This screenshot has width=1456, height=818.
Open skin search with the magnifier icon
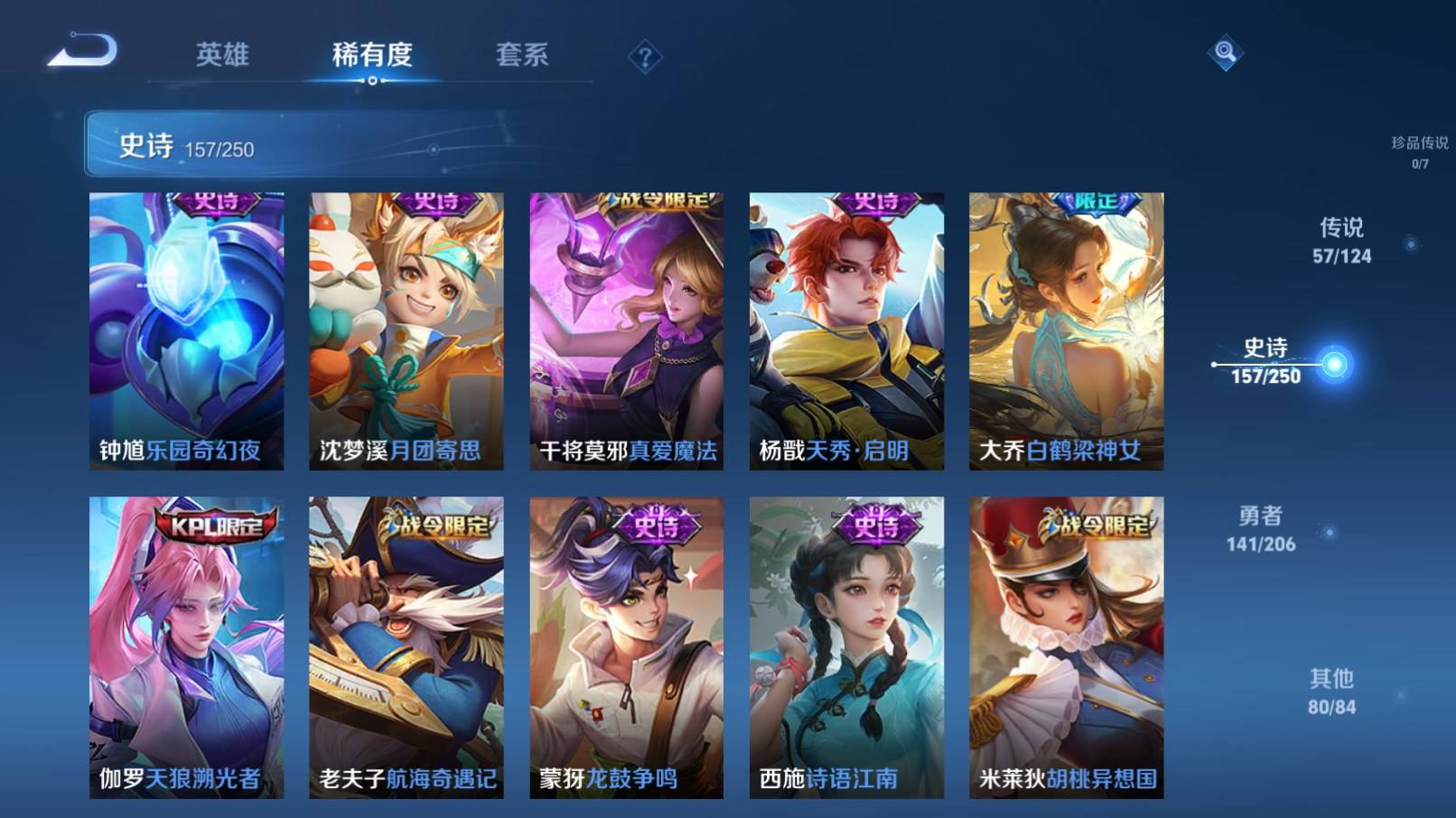coord(1225,52)
